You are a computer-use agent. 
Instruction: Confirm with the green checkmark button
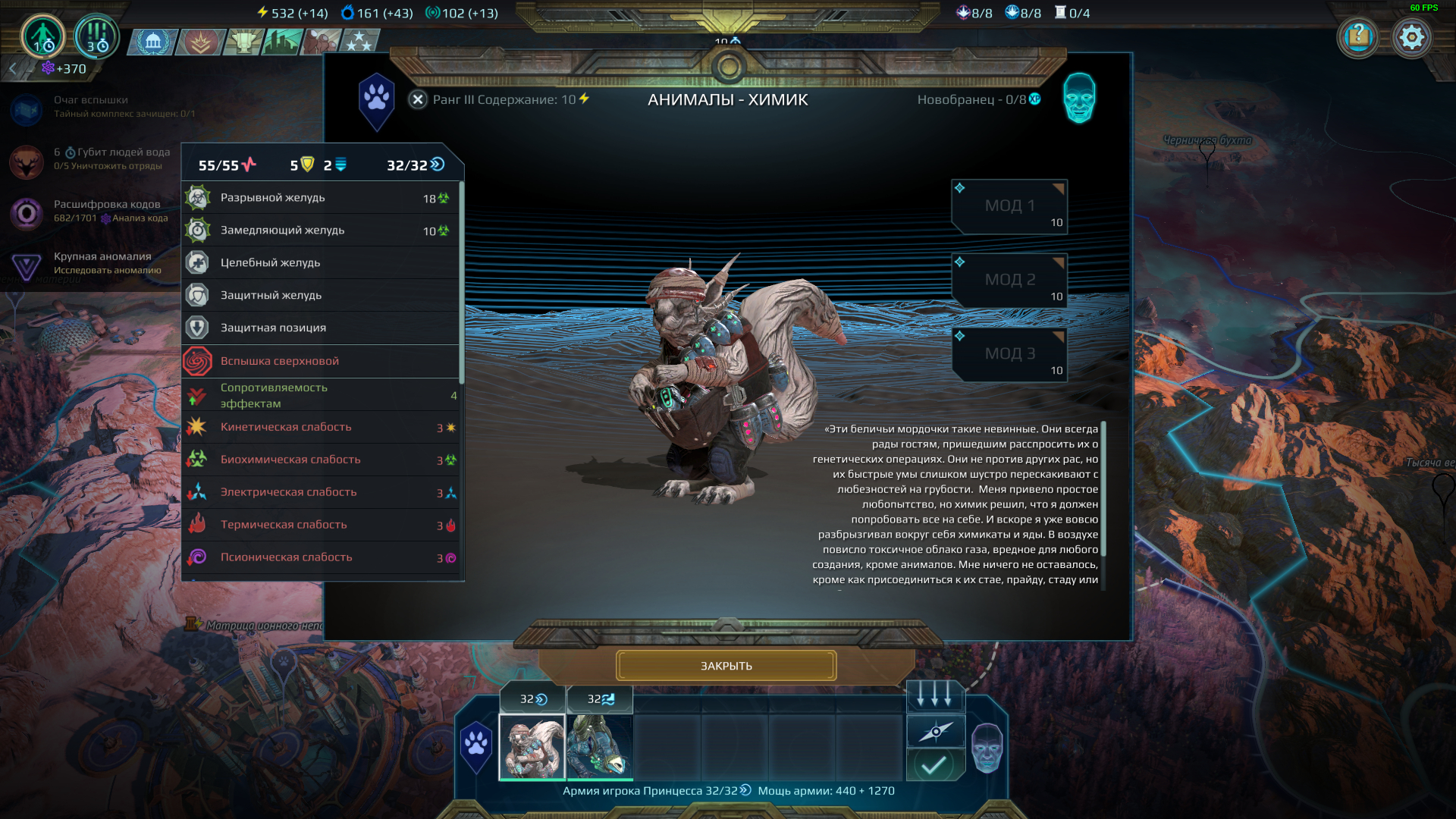935,764
